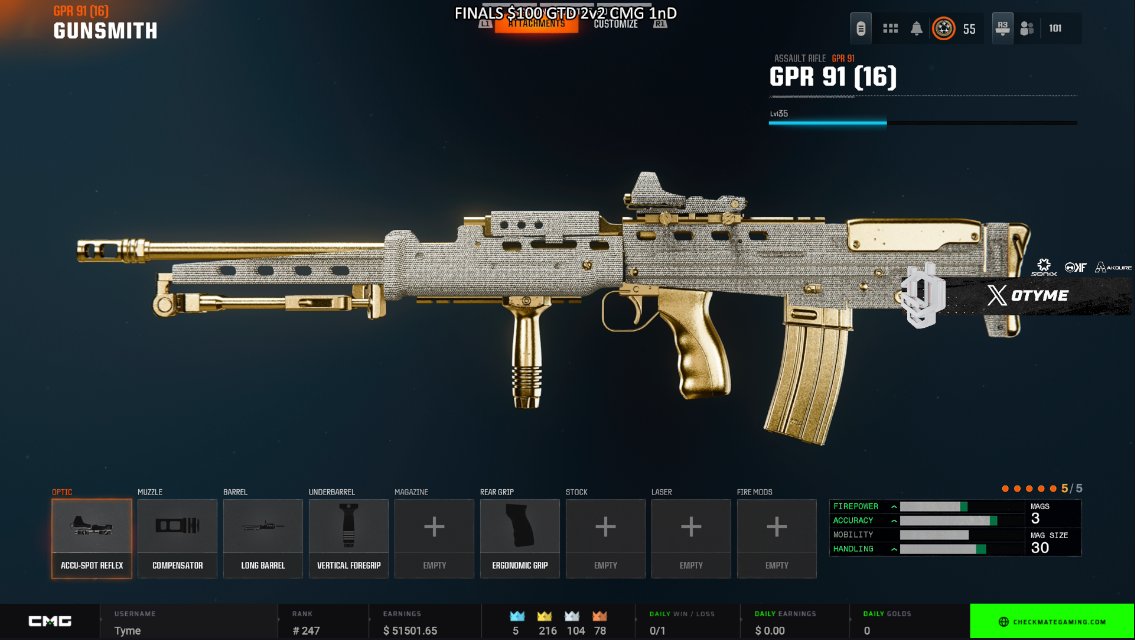Add an attachment to the empty Laser slot
Viewport: 1135px width, 640px height.
691,539
